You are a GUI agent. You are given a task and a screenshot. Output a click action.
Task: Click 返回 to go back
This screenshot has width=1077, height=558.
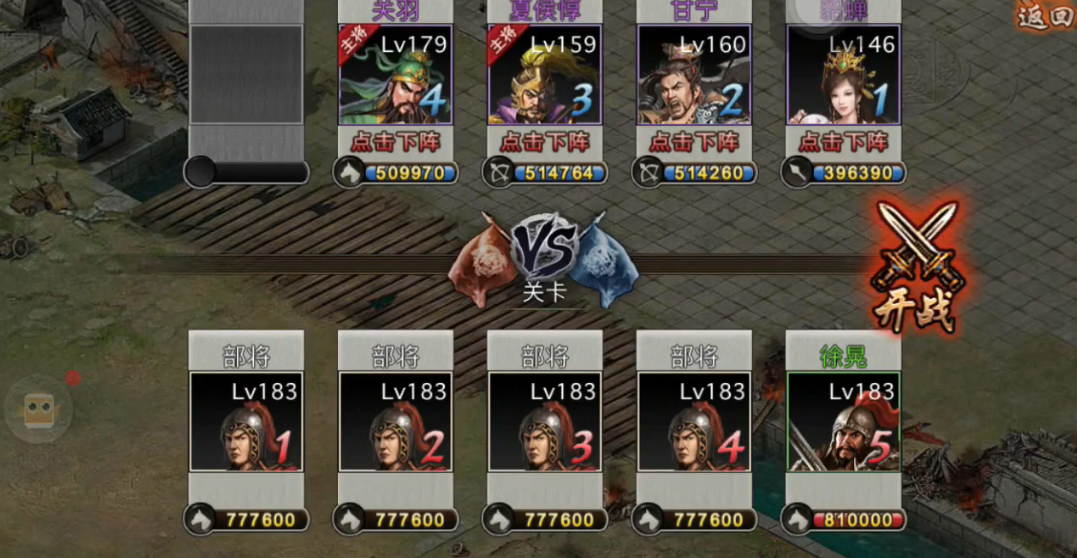click(x=1044, y=16)
